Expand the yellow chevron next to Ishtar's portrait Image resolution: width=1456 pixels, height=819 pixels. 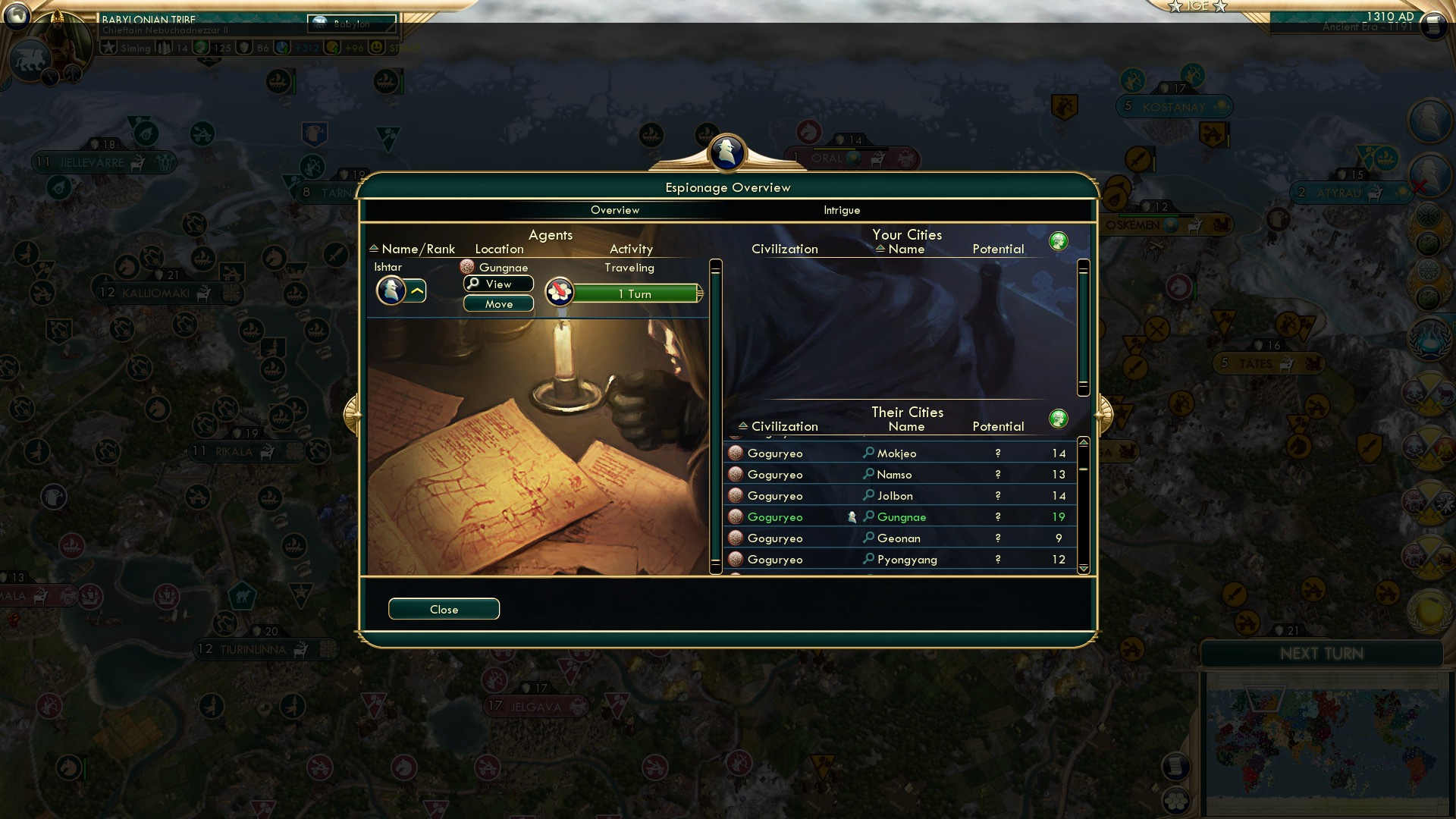pos(416,290)
